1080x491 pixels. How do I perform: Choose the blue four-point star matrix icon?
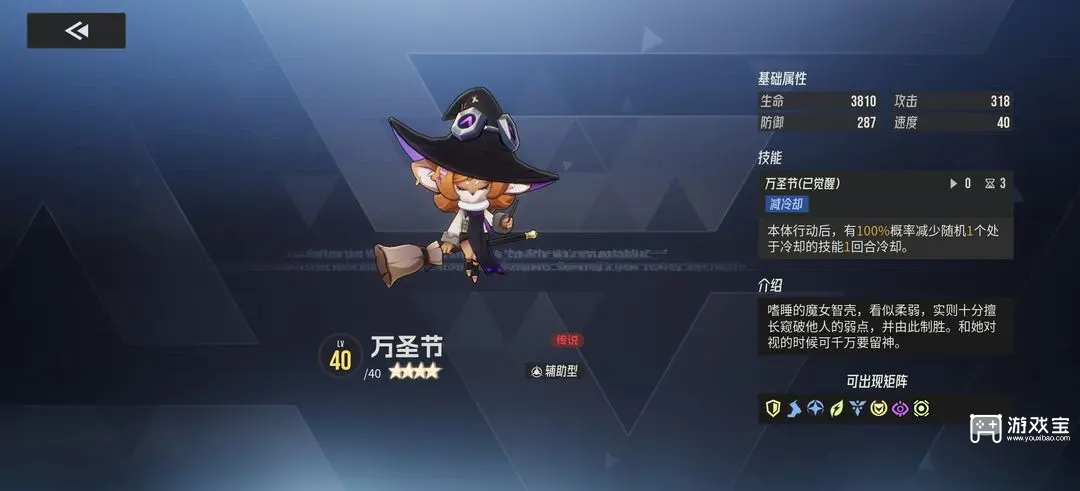[x=815, y=408]
